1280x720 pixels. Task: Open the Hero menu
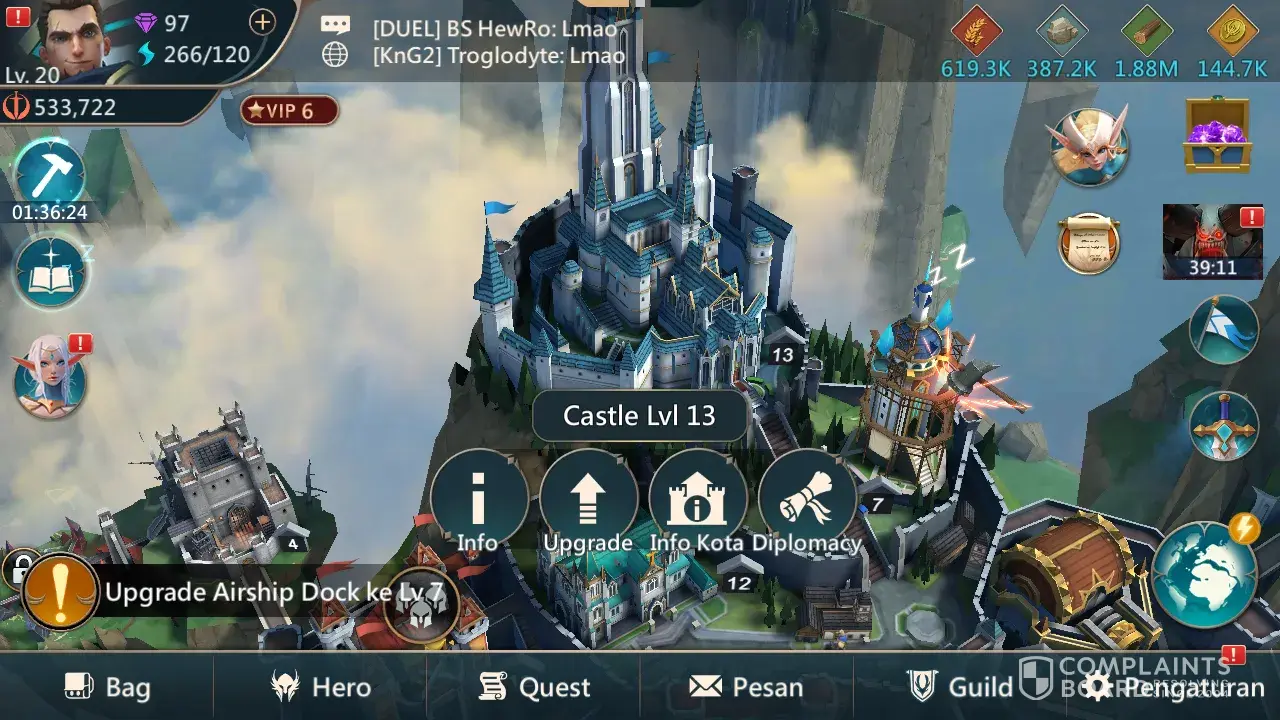[321, 687]
